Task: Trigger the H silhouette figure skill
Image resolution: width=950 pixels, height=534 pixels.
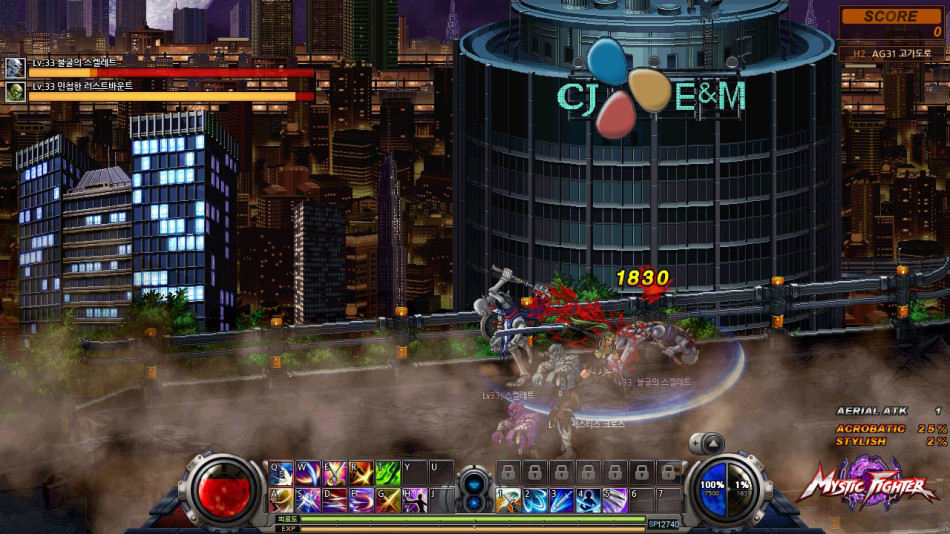Action: (414, 499)
